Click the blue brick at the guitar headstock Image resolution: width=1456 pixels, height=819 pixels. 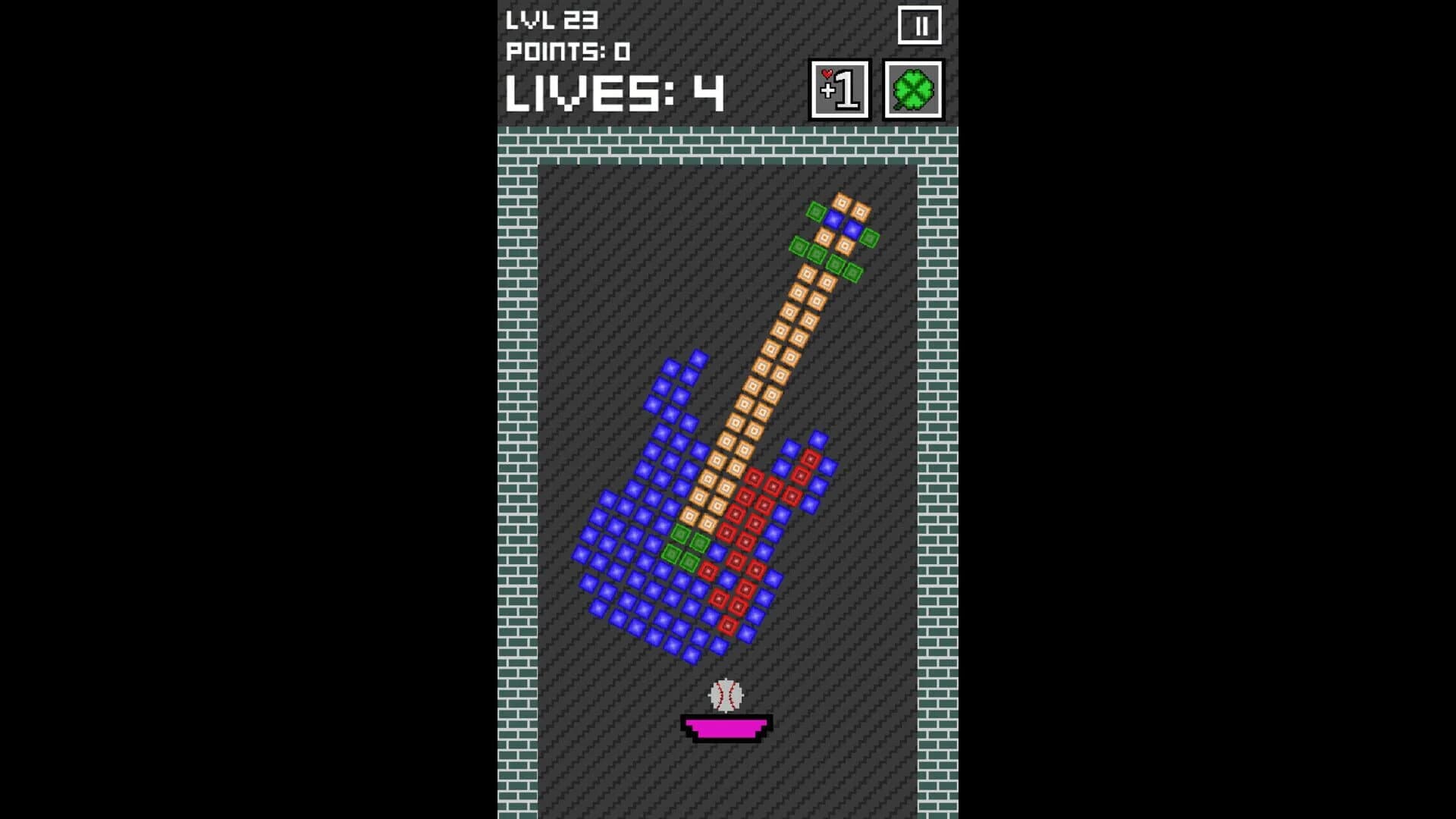click(x=834, y=219)
